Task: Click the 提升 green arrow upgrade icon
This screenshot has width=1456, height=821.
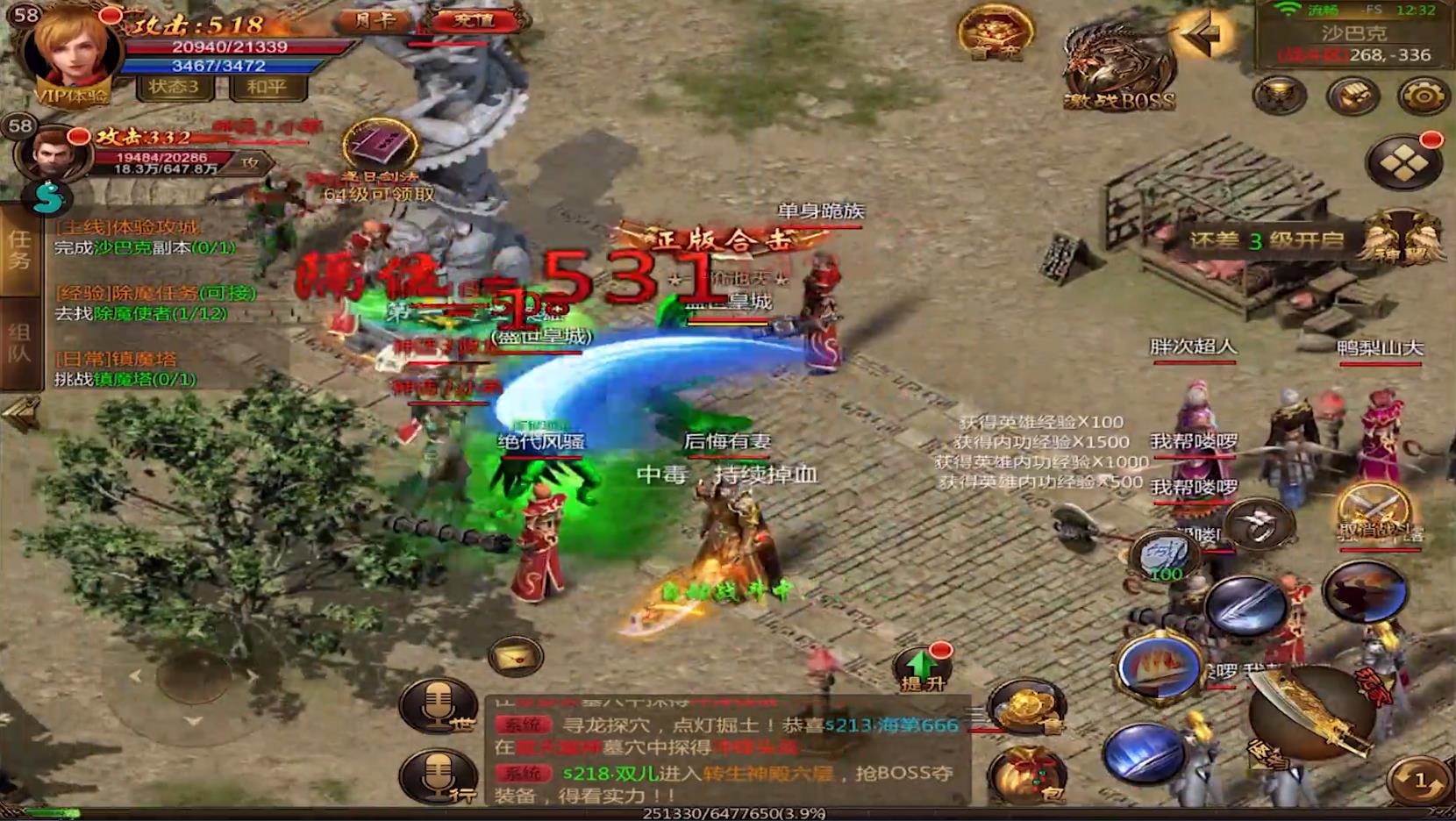Action: [921, 669]
